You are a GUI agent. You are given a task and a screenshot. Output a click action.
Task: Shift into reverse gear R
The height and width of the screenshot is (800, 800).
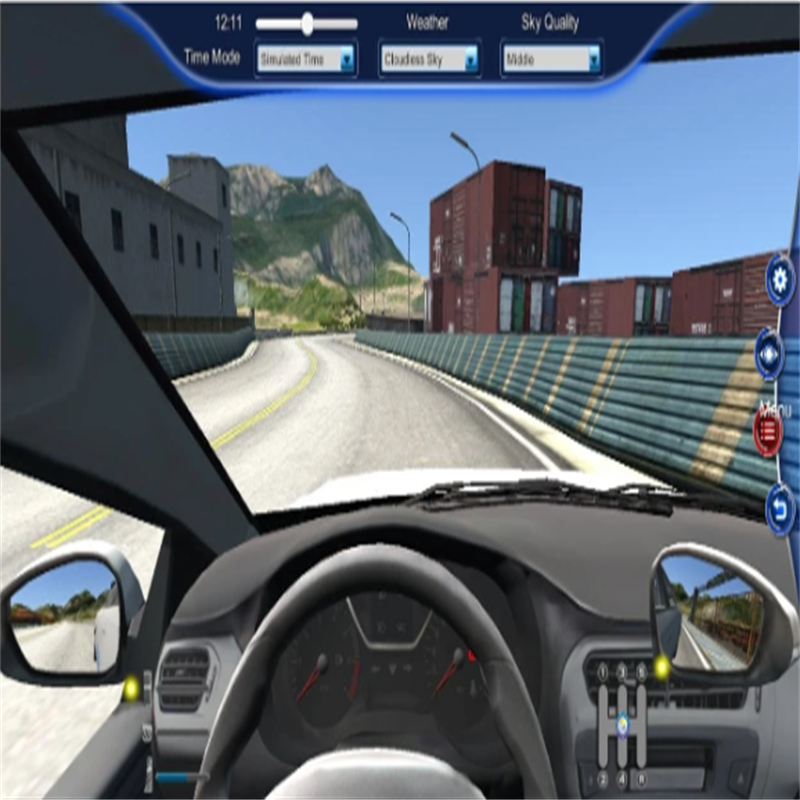point(641,778)
